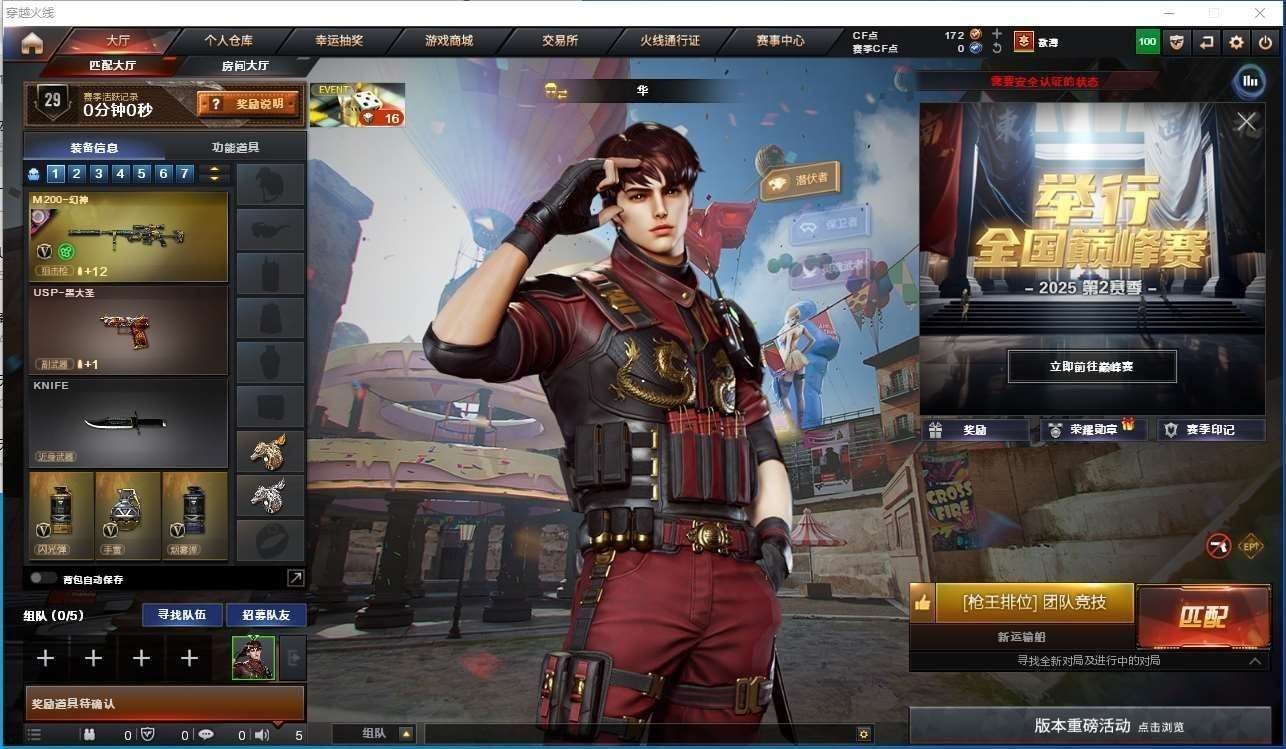The height and width of the screenshot is (749, 1286).
Task: Select the USP-黑大圣 pistol slot
Action: coord(129,330)
